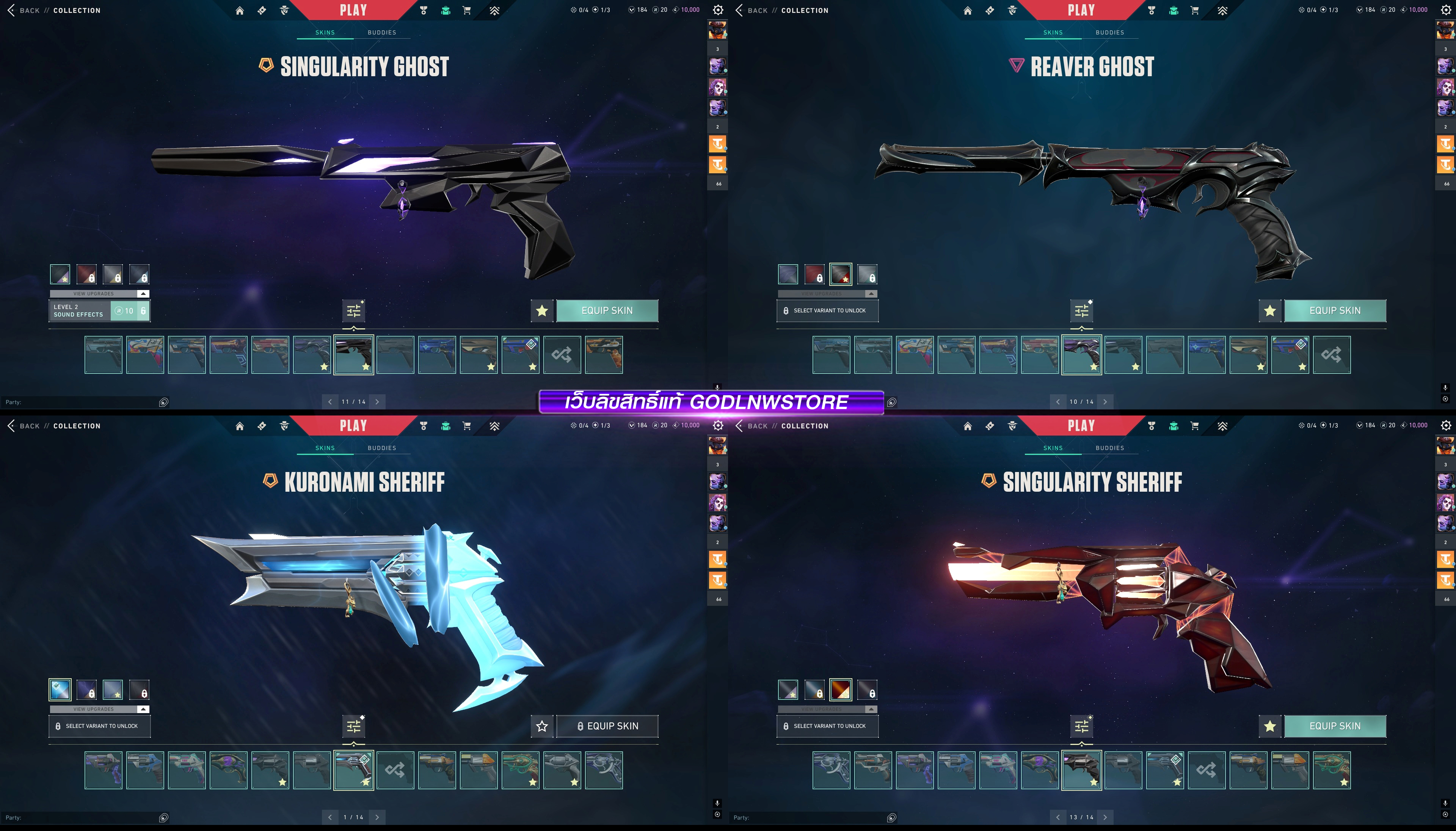
Task: Choose Select Variant to Unlock under Kuronami Sheriff
Action: click(x=100, y=726)
